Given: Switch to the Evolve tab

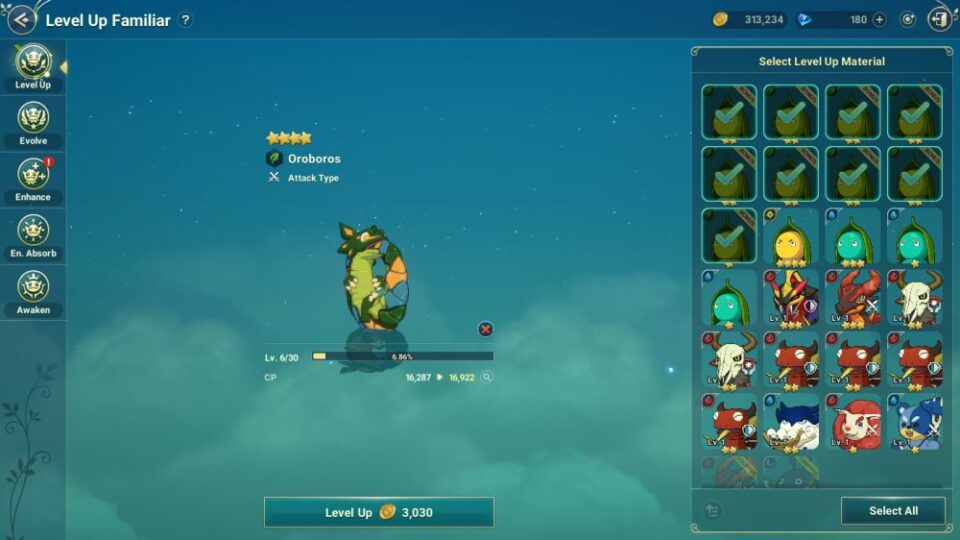Looking at the screenshot, I should point(33,124).
